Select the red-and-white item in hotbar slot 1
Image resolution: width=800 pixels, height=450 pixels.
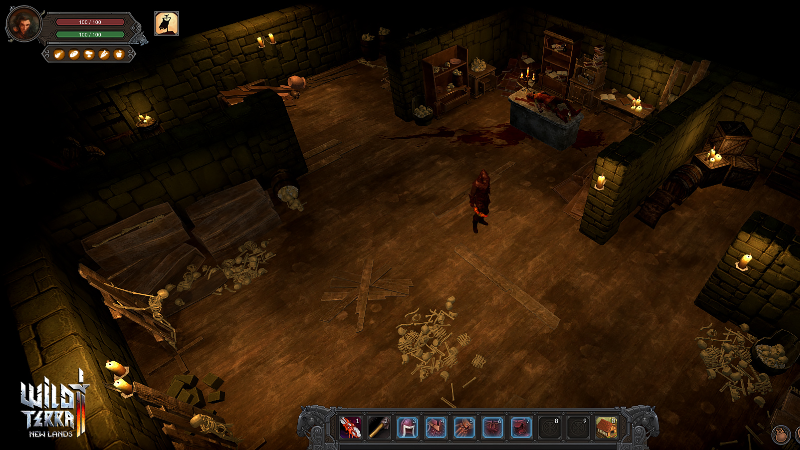point(350,428)
